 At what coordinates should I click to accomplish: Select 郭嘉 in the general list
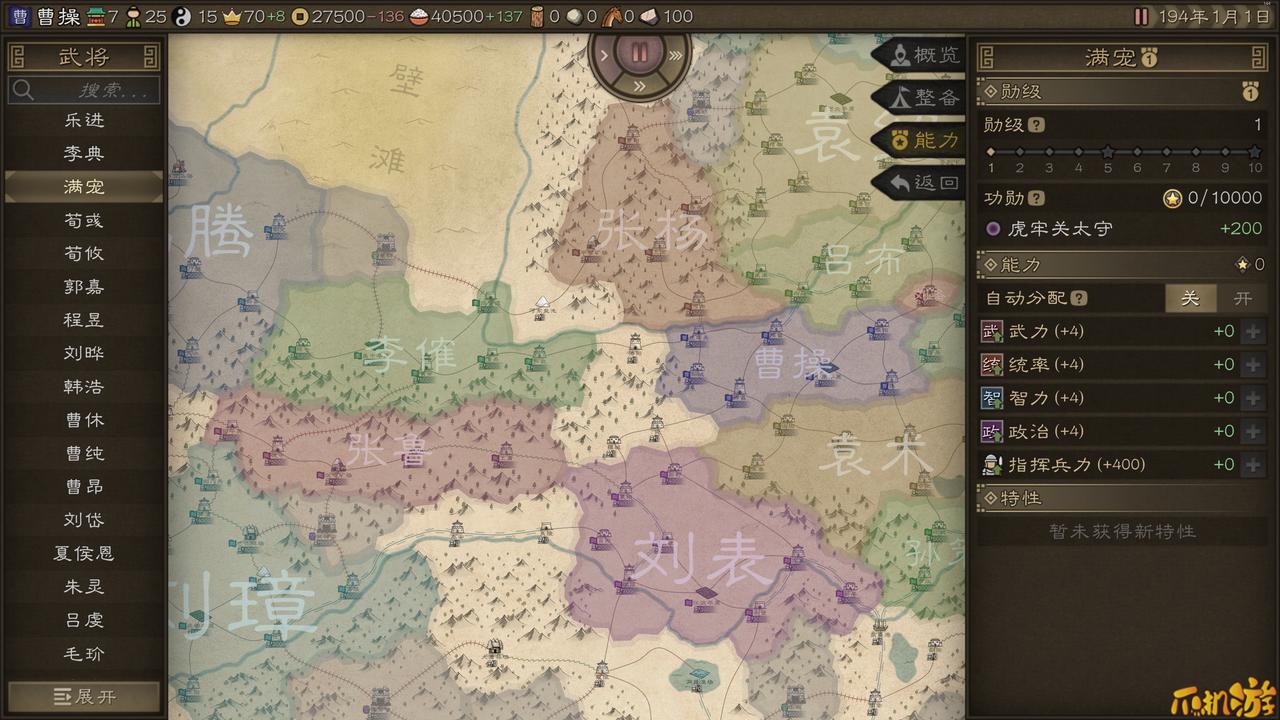click(84, 287)
